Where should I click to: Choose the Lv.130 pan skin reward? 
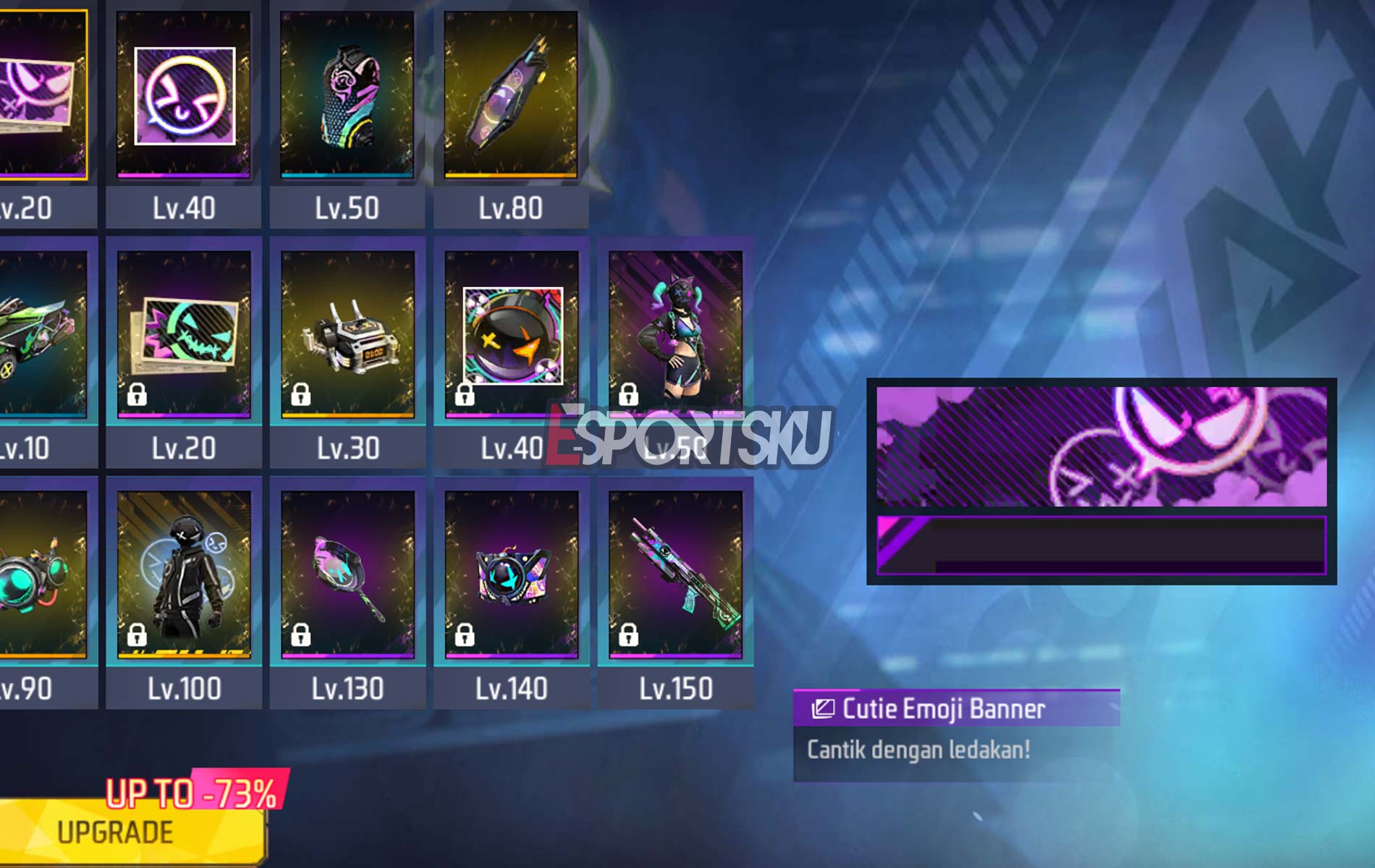[x=347, y=574]
